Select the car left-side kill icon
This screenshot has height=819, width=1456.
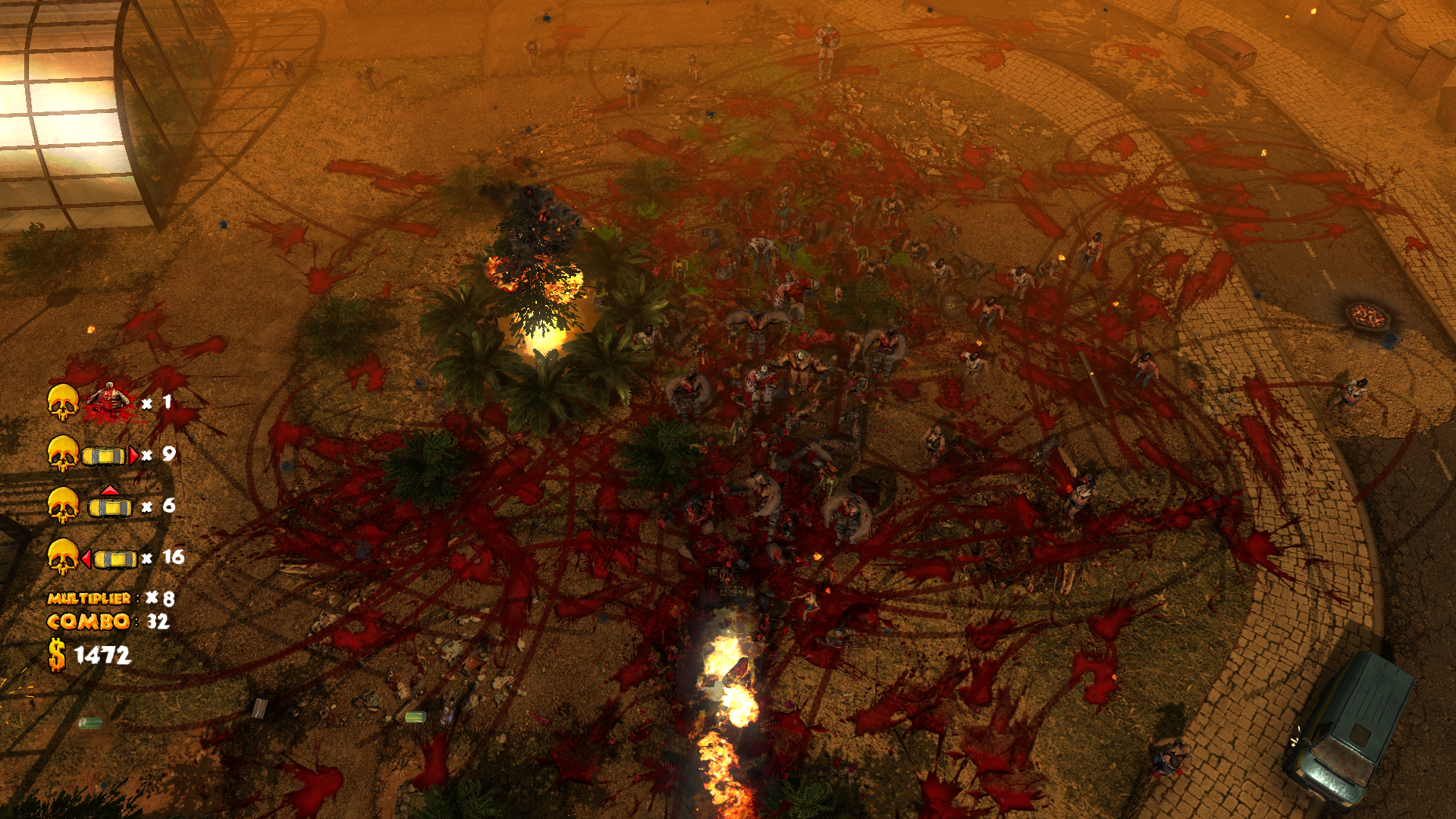(x=110, y=559)
